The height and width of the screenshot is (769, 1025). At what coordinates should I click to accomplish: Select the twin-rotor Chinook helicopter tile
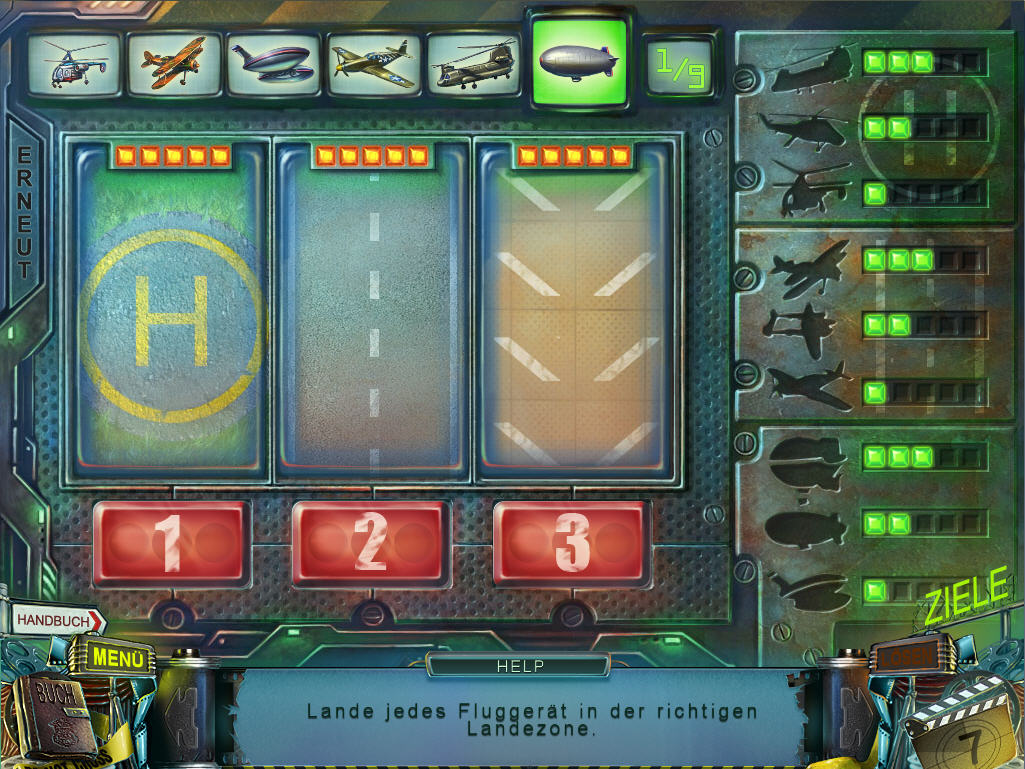pos(474,64)
